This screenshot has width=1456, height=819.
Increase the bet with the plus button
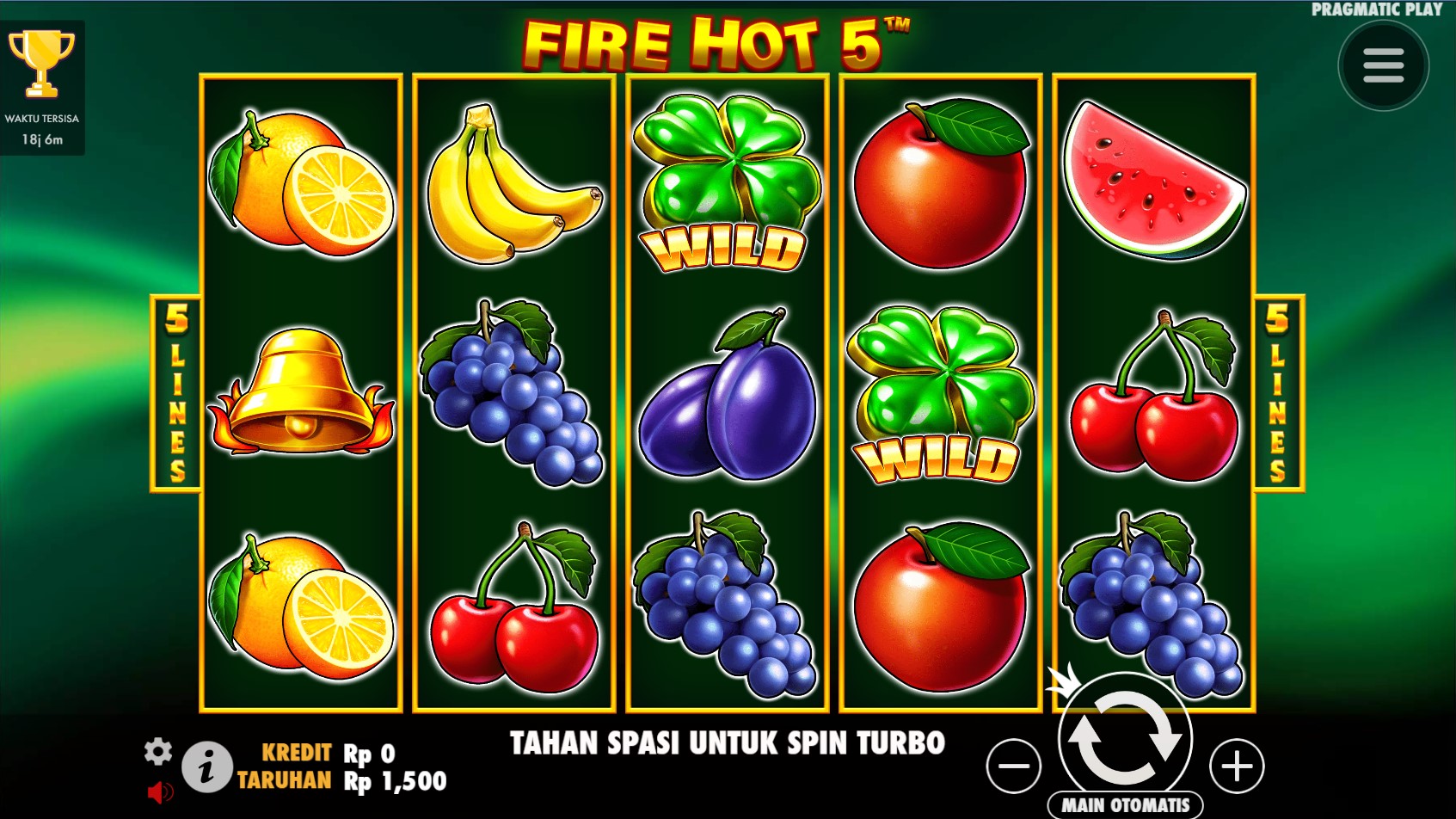click(1237, 765)
